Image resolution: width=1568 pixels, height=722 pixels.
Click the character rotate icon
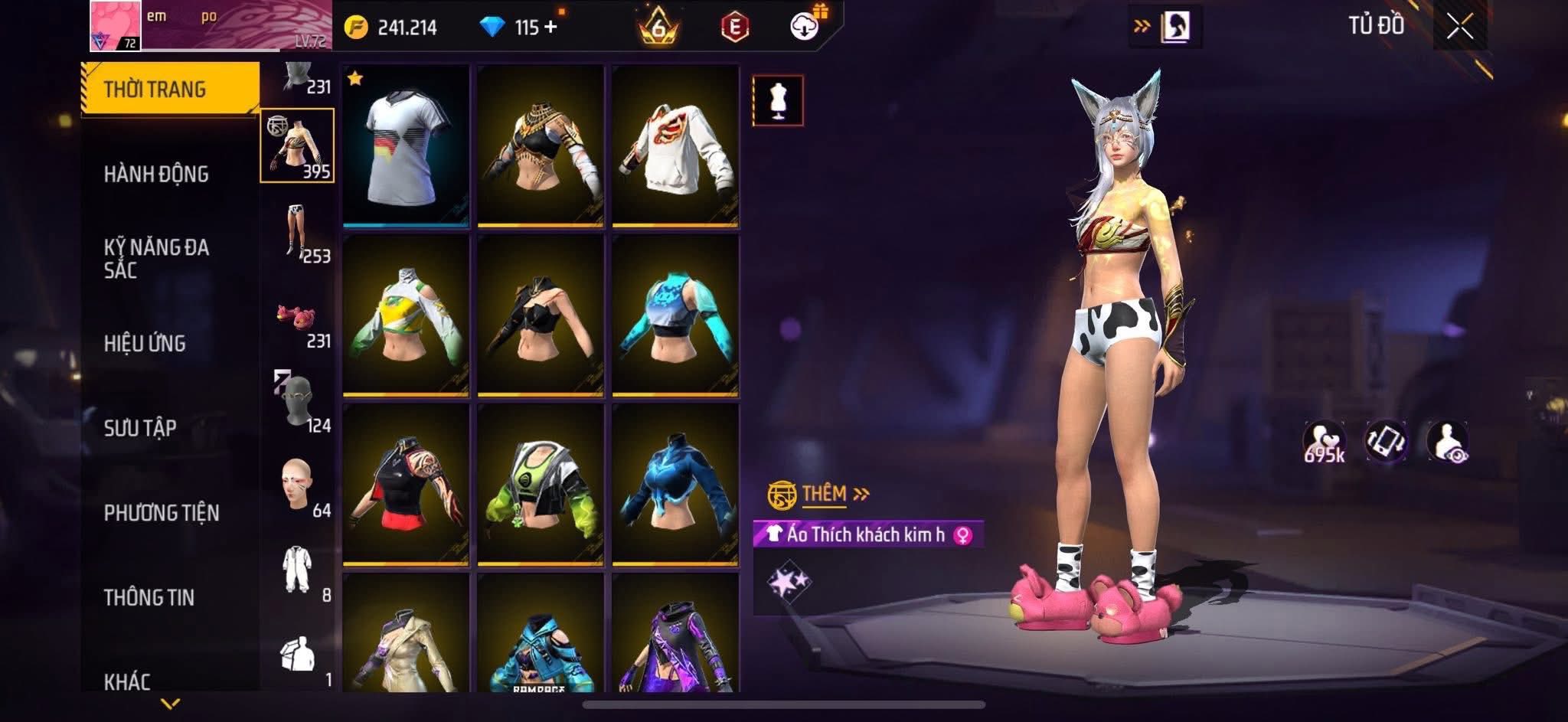1386,443
